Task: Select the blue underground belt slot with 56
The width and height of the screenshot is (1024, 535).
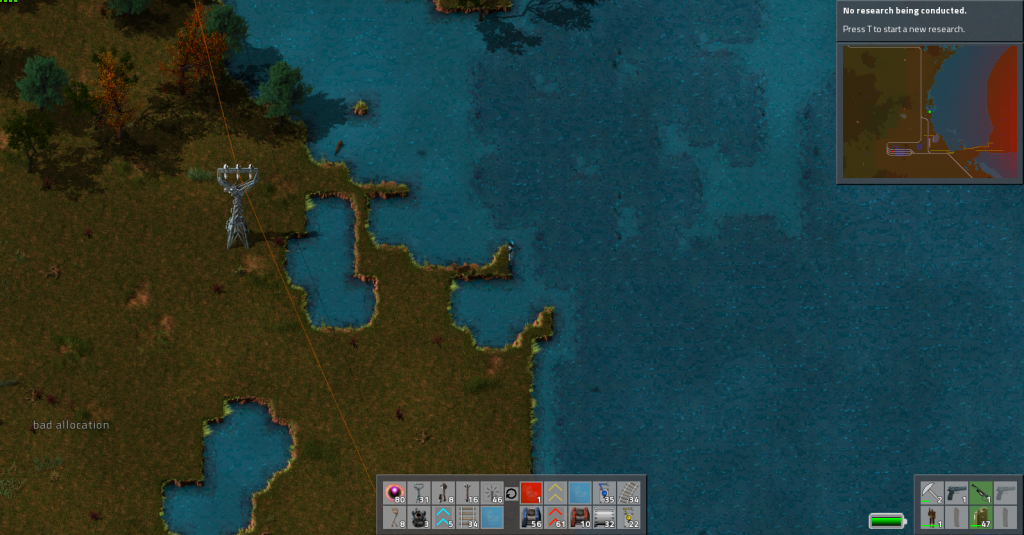Action: 531,517
